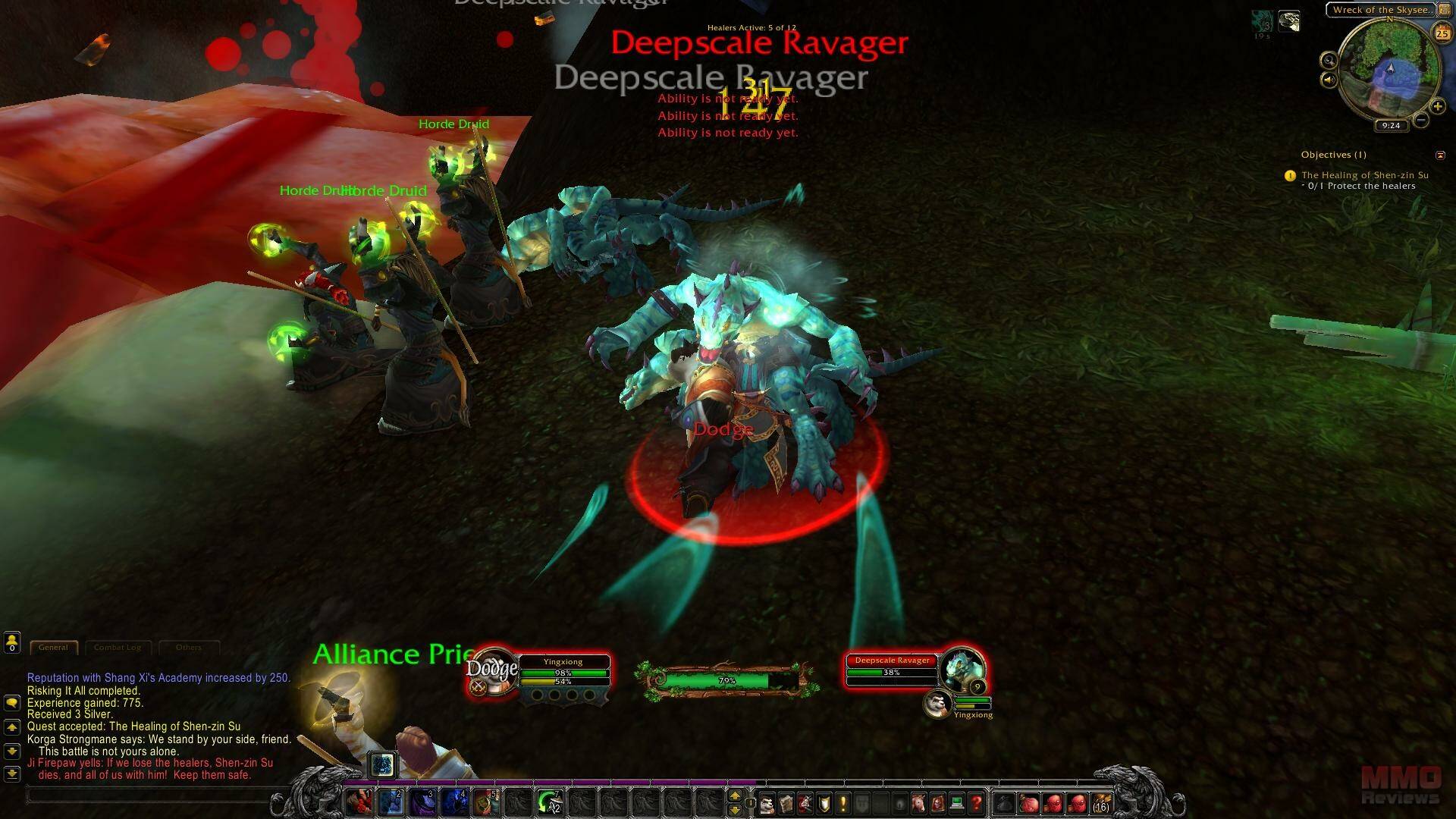Open the calendar showing day 25
Image resolution: width=1456 pixels, height=819 pixels.
pyautogui.click(x=1442, y=33)
